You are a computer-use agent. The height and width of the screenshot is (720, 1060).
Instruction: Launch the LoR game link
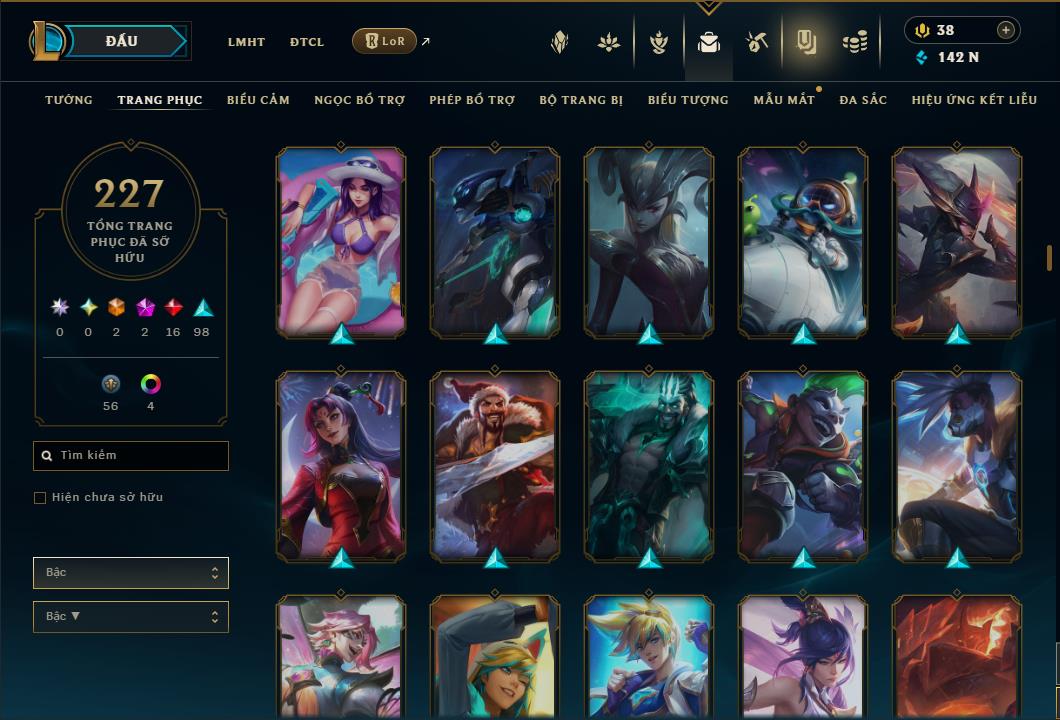coord(385,41)
